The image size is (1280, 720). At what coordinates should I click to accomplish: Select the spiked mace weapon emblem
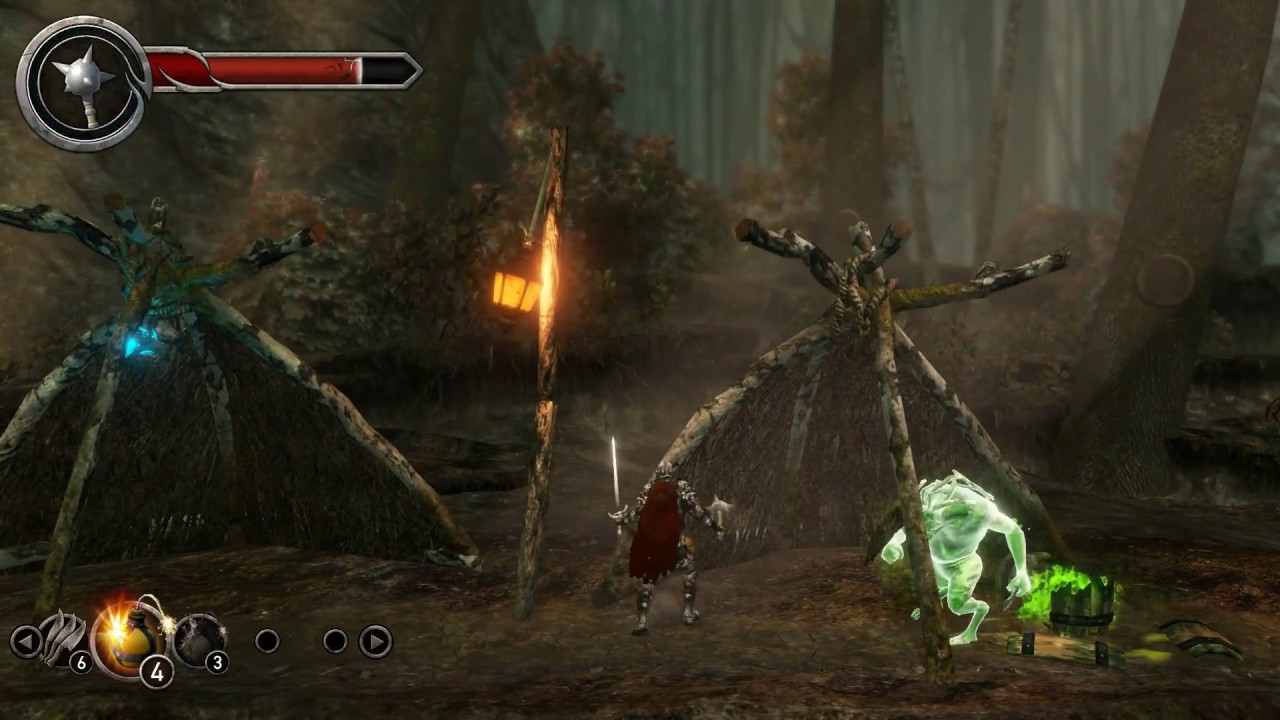tap(84, 72)
